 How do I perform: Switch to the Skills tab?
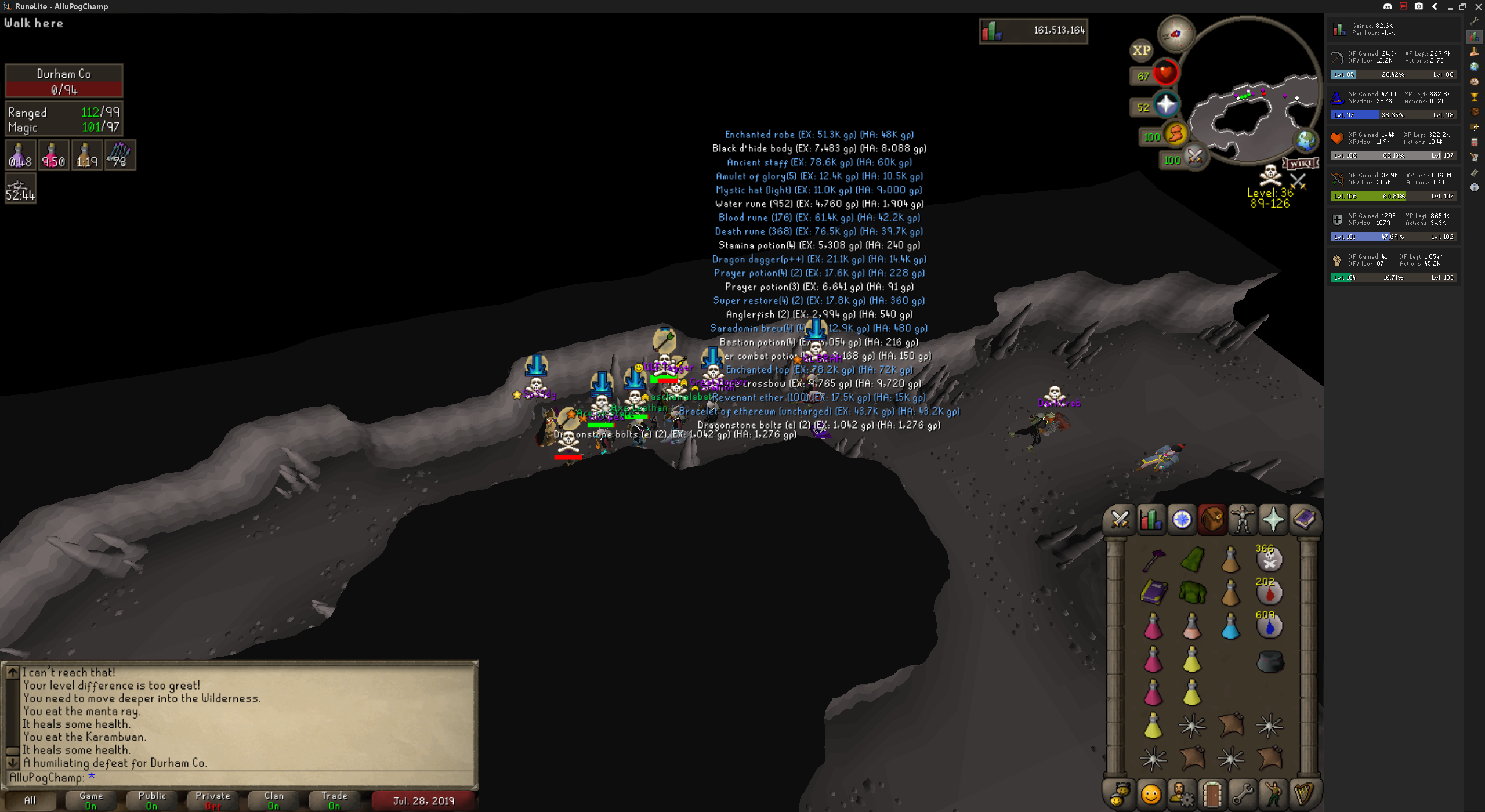(1150, 519)
